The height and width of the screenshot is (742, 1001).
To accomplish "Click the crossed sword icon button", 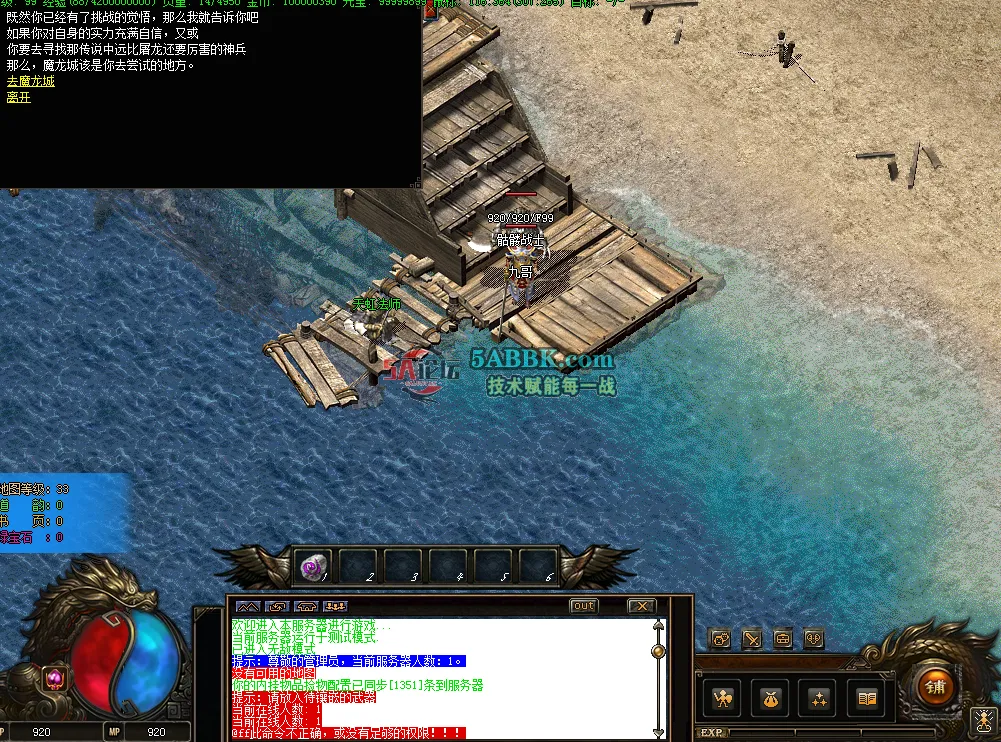I will pyautogui.click(x=751, y=638).
